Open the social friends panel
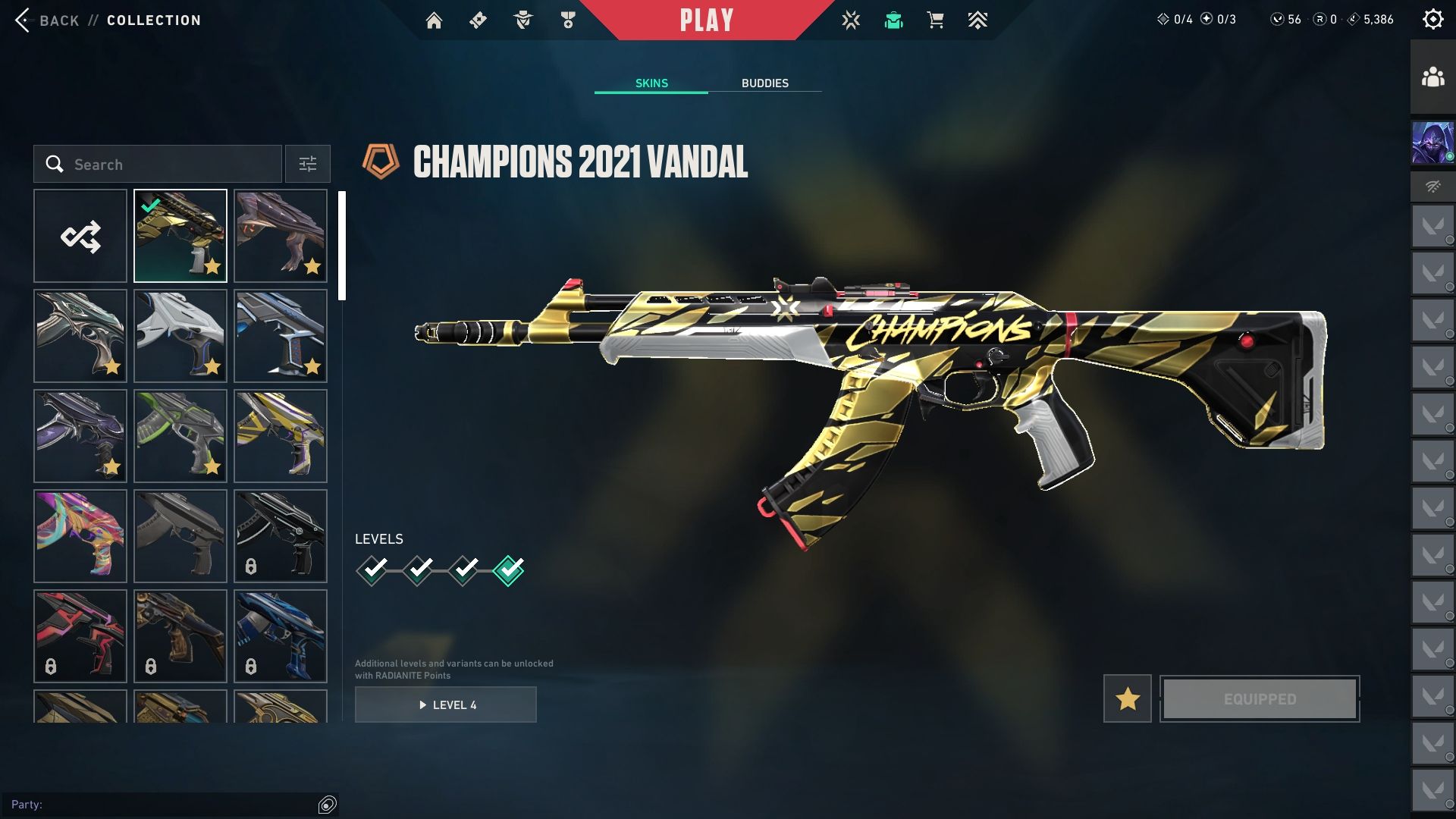 [x=1432, y=77]
